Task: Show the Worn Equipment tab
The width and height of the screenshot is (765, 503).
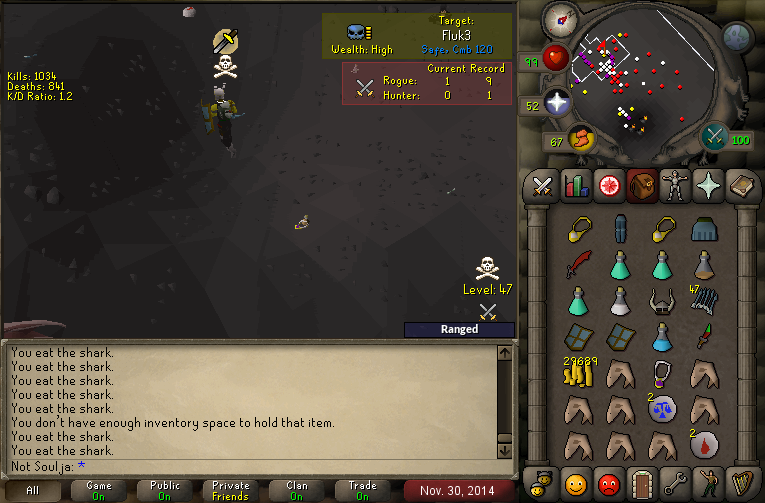Action: [x=676, y=186]
